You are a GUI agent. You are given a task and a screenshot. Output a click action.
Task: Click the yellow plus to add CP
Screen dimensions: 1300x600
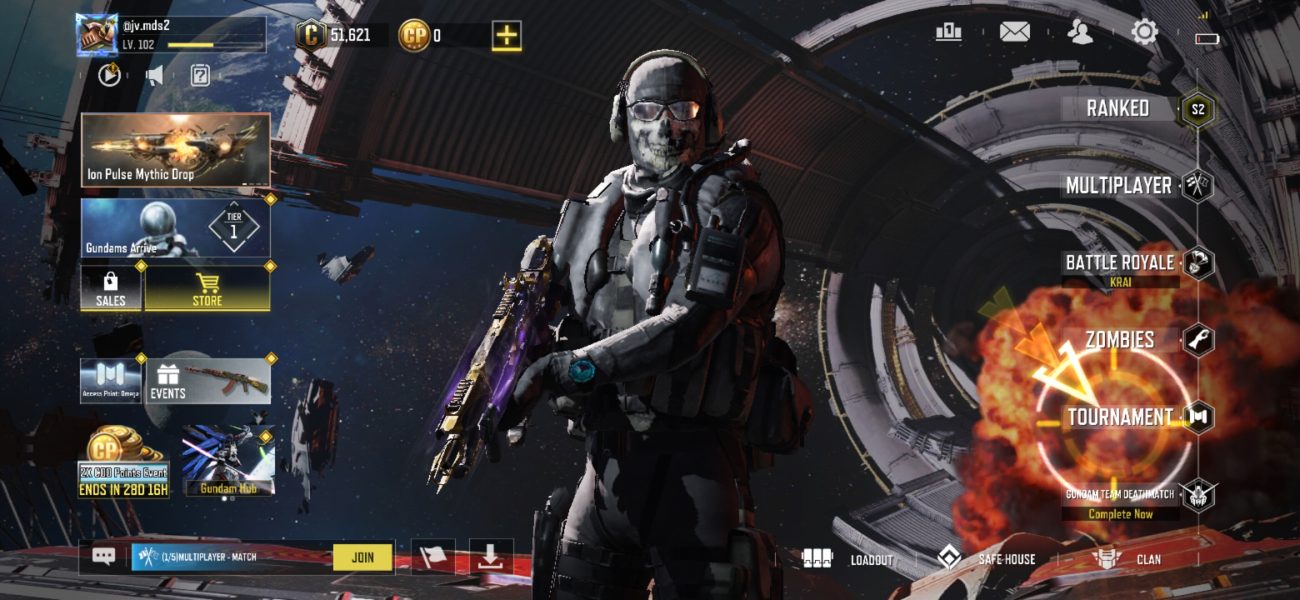point(507,36)
